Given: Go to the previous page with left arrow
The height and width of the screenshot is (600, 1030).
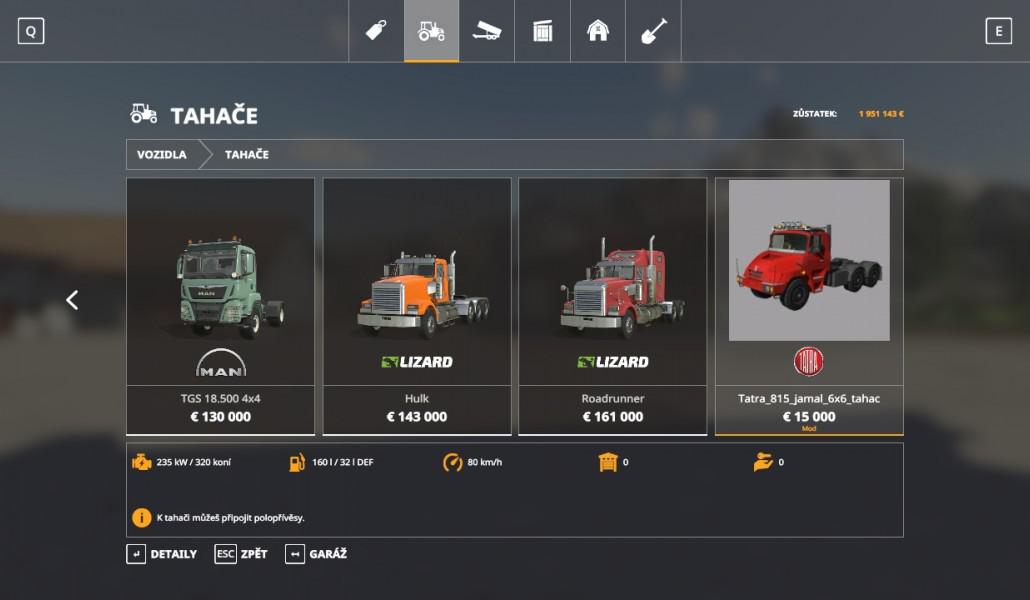Looking at the screenshot, I should click(x=72, y=300).
